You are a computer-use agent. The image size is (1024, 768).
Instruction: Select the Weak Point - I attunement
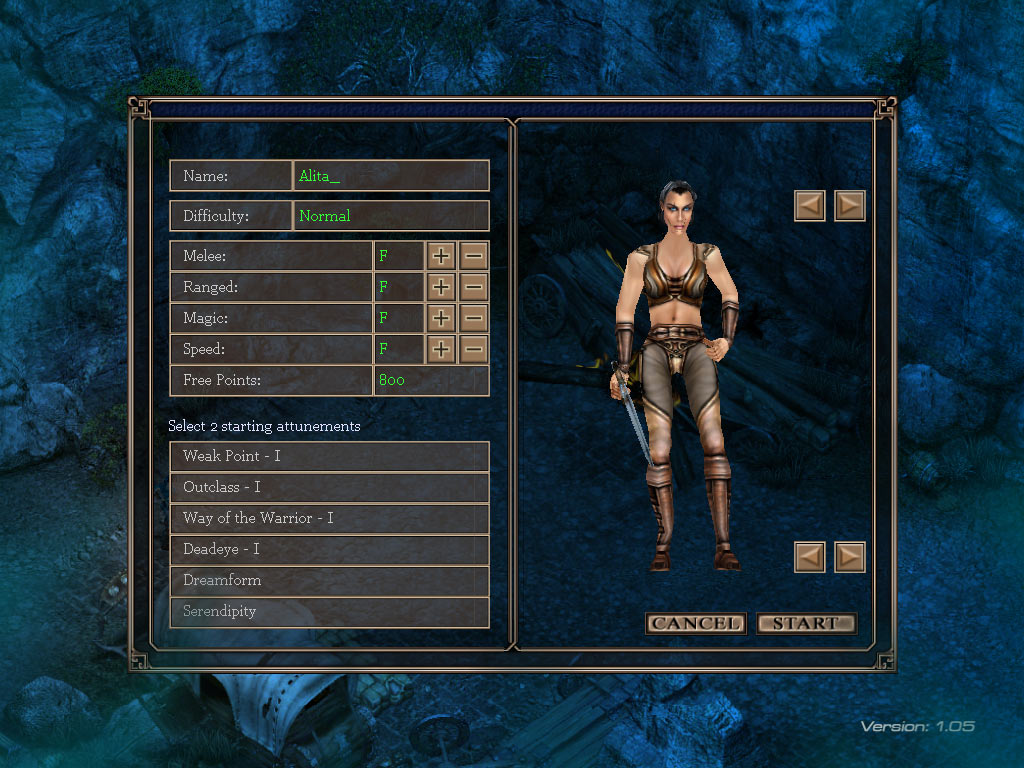click(329, 457)
